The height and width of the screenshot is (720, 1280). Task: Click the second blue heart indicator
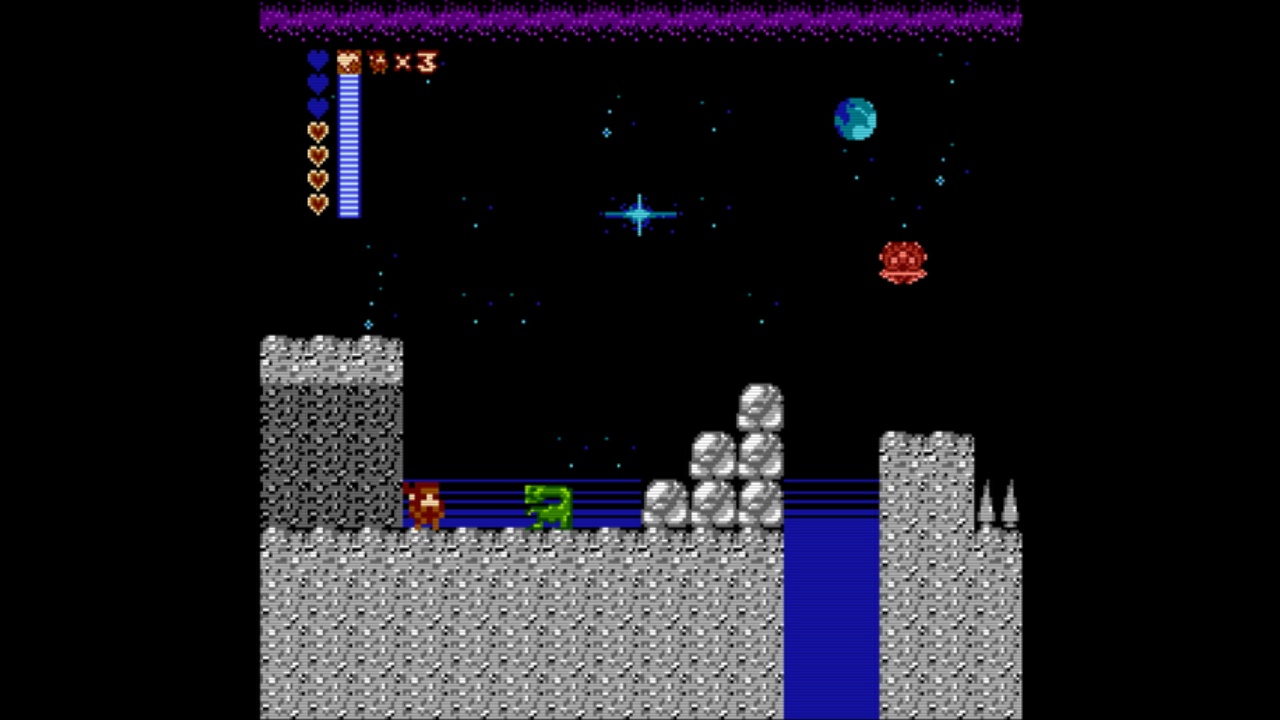[x=316, y=82]
